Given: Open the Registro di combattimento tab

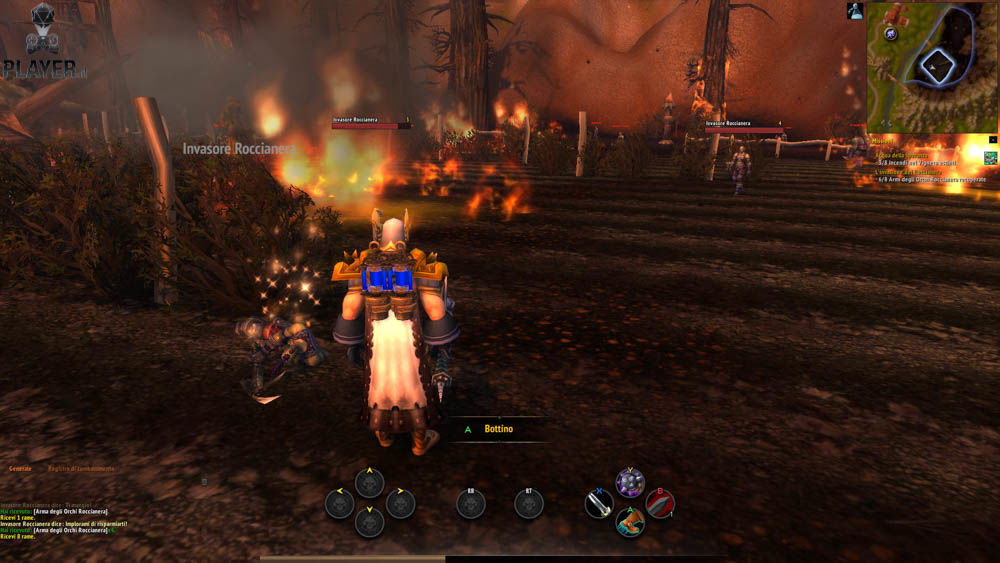Looking at the screenshot, I should [81, 468].
